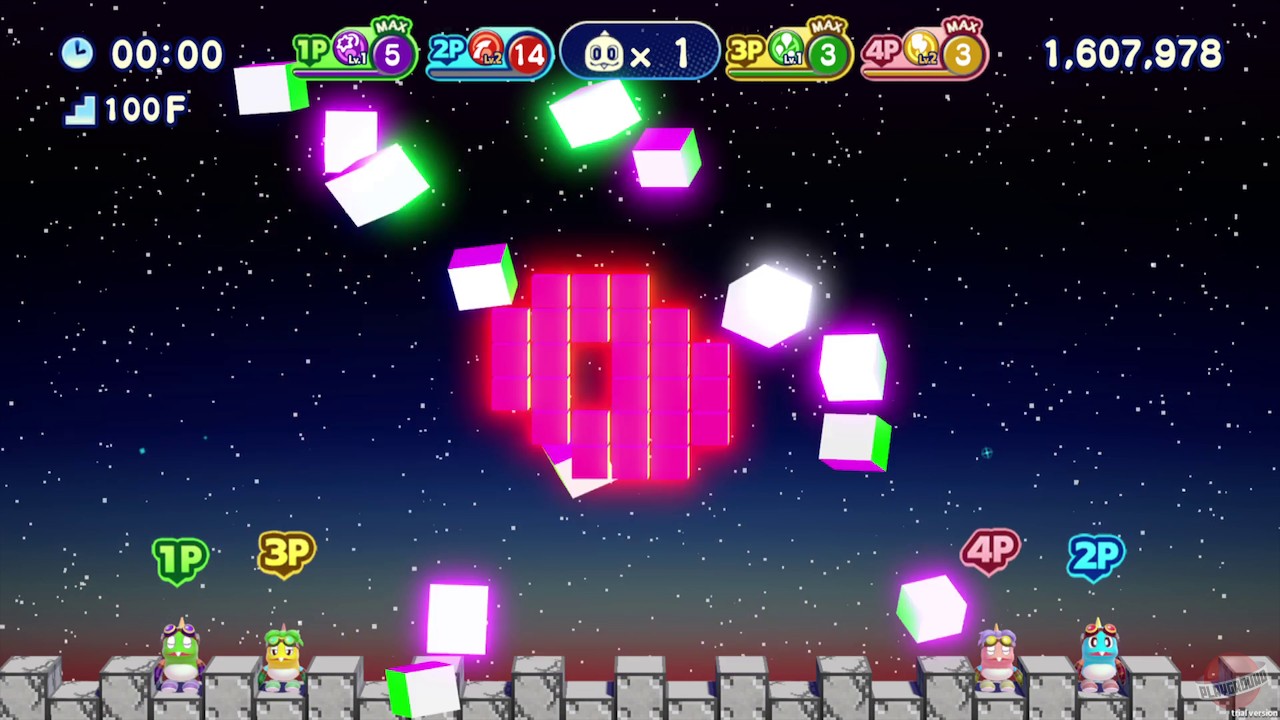Click the 4P yellow bubble skill icon
This screenshot has height=720, width=1280.
(922, 48)
